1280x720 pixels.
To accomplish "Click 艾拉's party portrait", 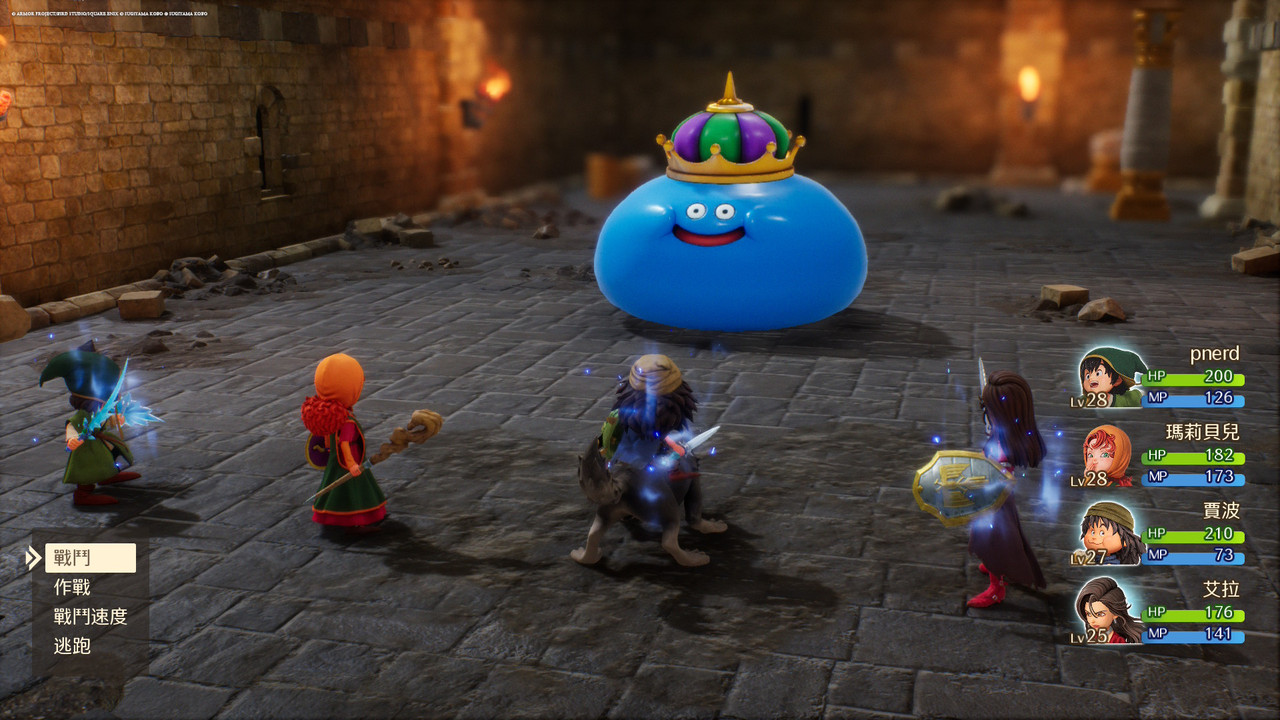I will (1108, 609).
